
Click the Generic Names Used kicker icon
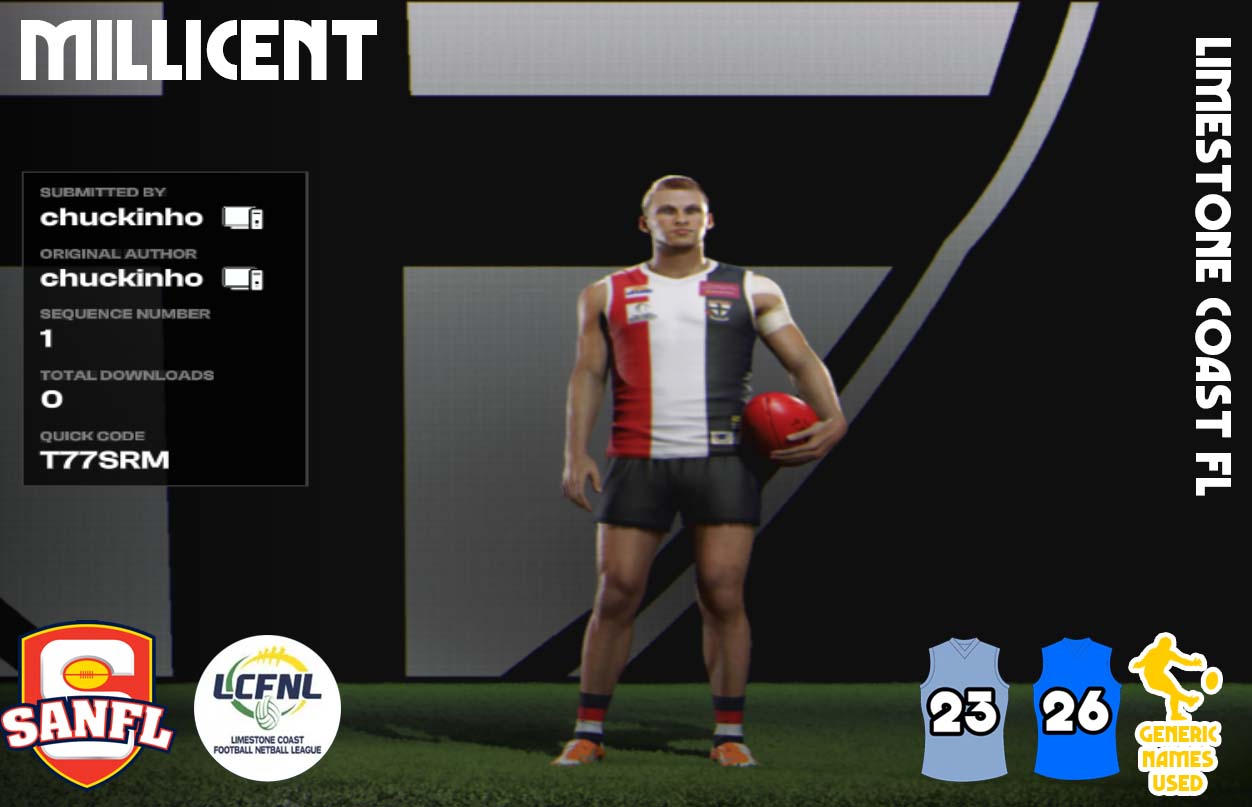(x=1175, y=712)
